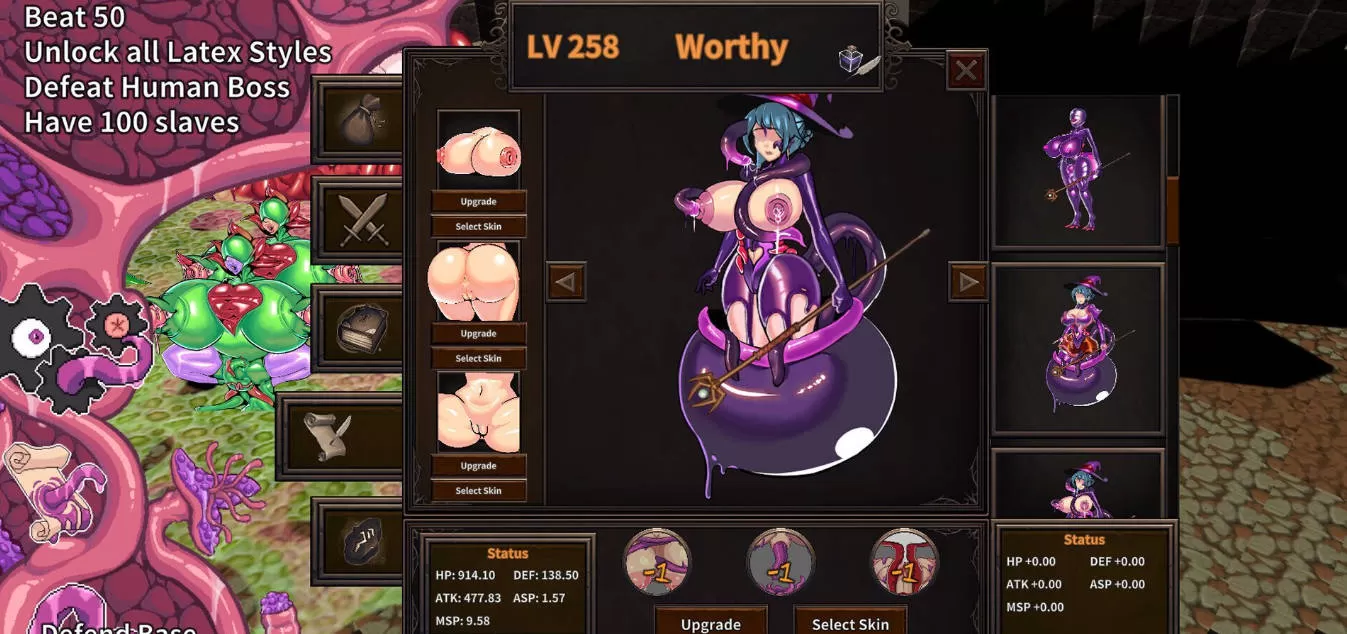
Task: Open the rune stone menu tab
Action: pos(361,541)
